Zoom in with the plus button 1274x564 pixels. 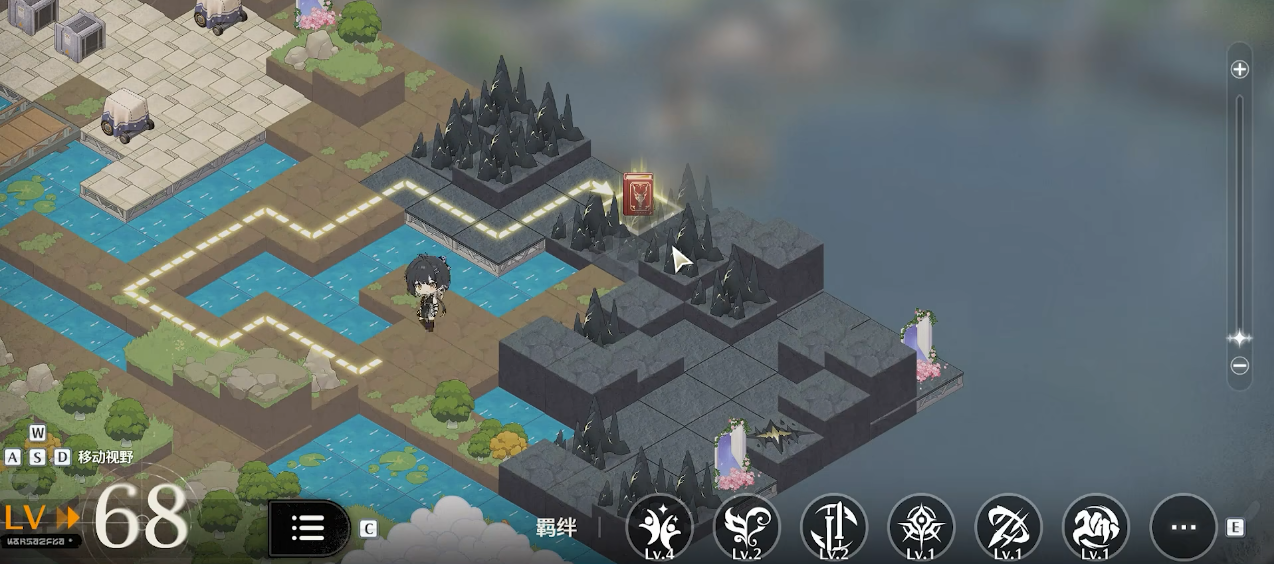coord(1240,69)
